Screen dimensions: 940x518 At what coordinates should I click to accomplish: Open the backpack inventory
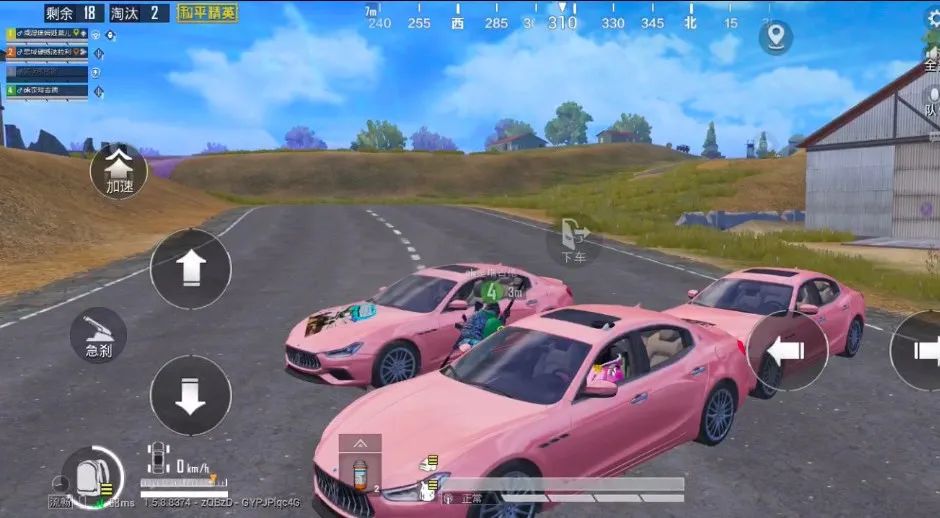(92, 474)
